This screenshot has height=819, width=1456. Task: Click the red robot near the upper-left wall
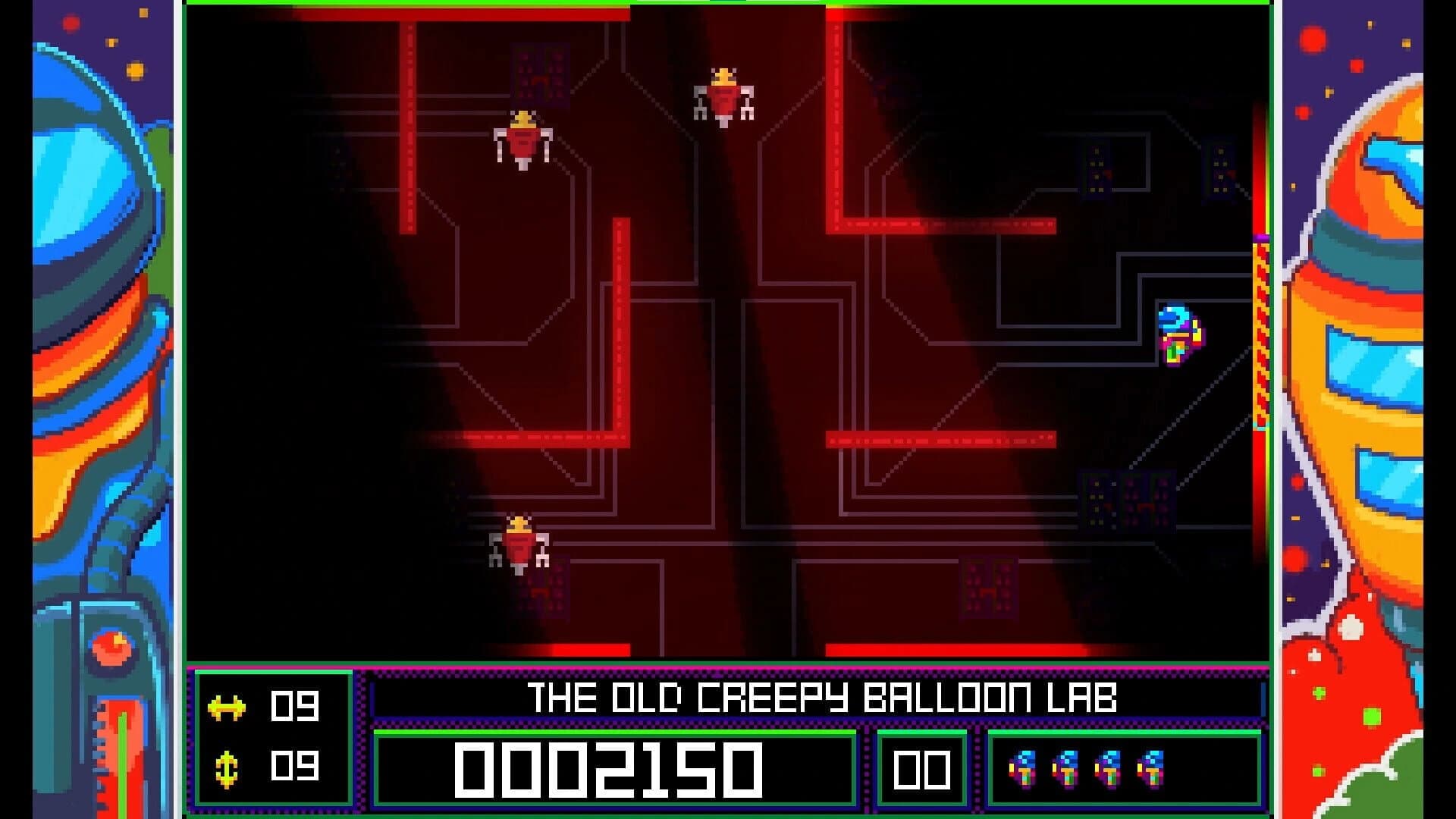click(x=522, y=140)
